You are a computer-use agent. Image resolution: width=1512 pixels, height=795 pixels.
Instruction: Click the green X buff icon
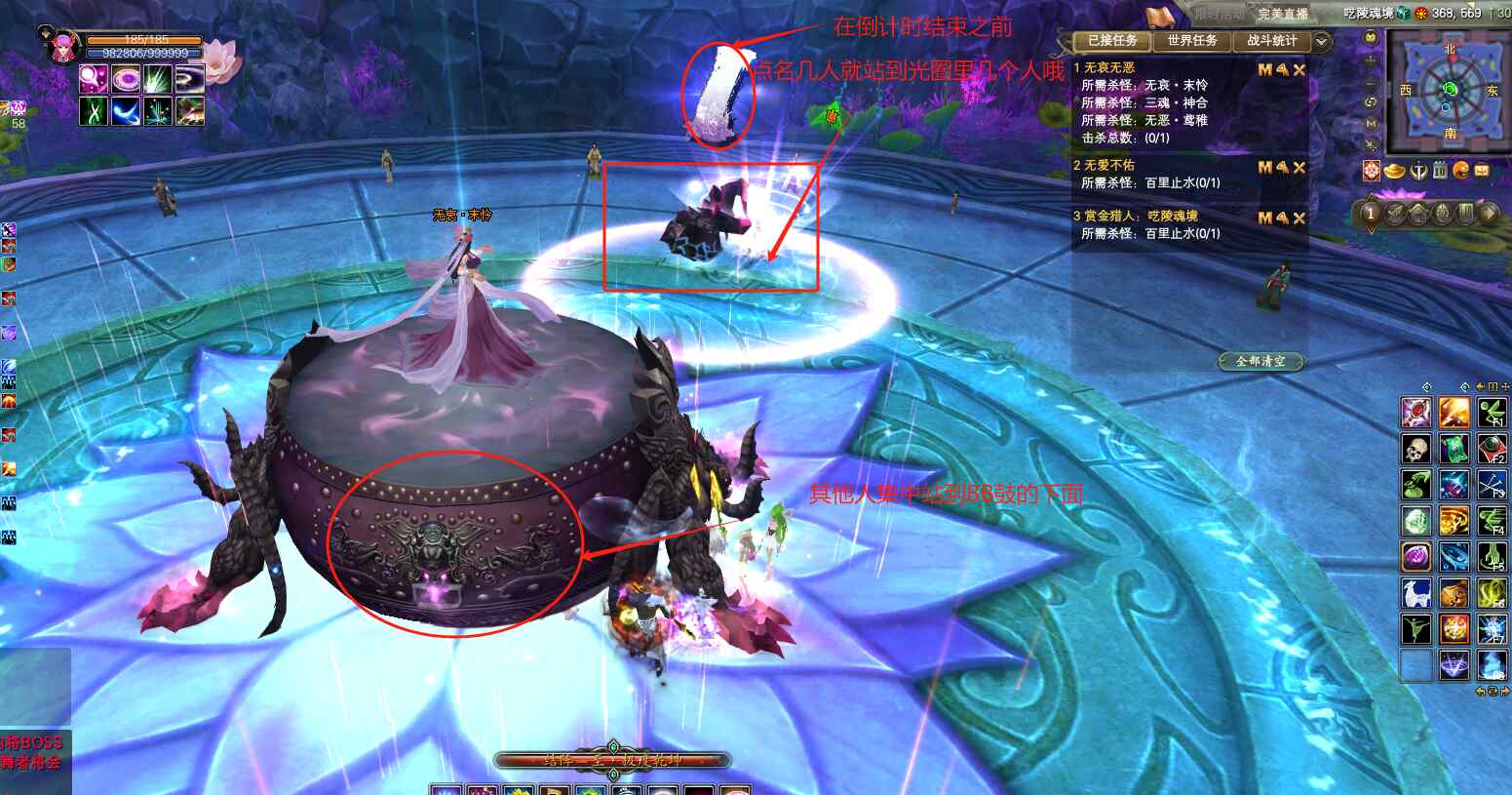point(94,111)
